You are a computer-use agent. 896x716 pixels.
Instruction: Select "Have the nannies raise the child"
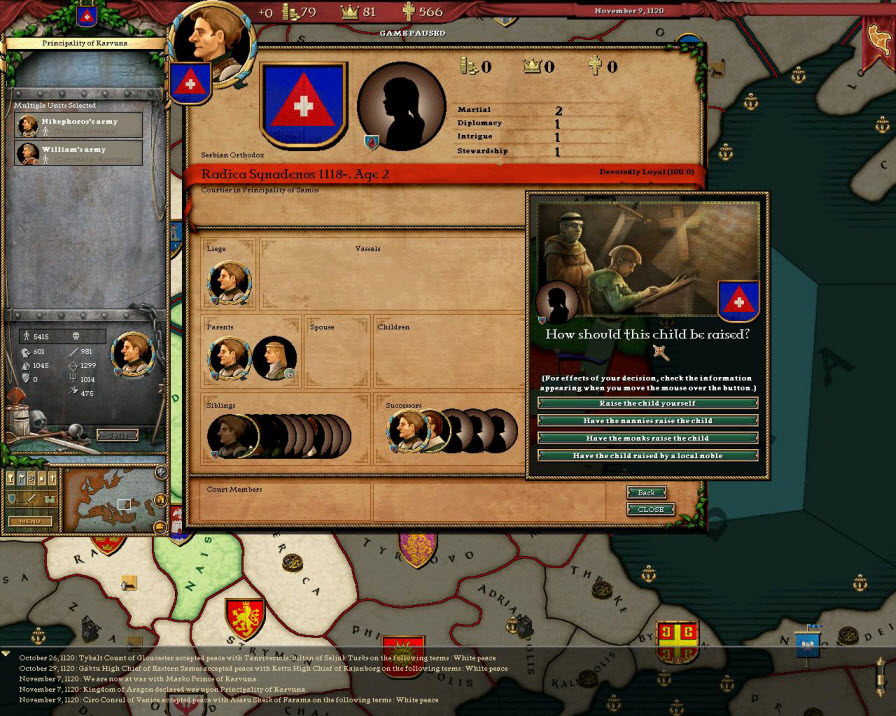point(647,421)
